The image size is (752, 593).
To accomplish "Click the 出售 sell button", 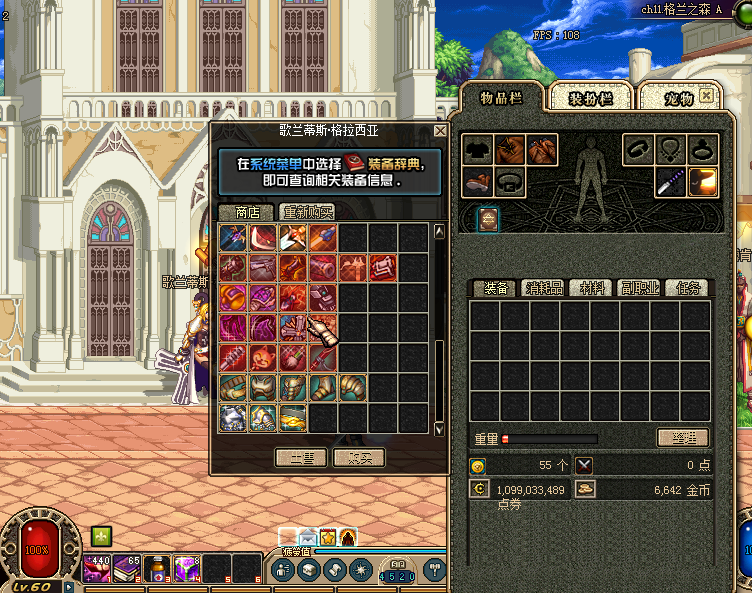I will 301,458.
